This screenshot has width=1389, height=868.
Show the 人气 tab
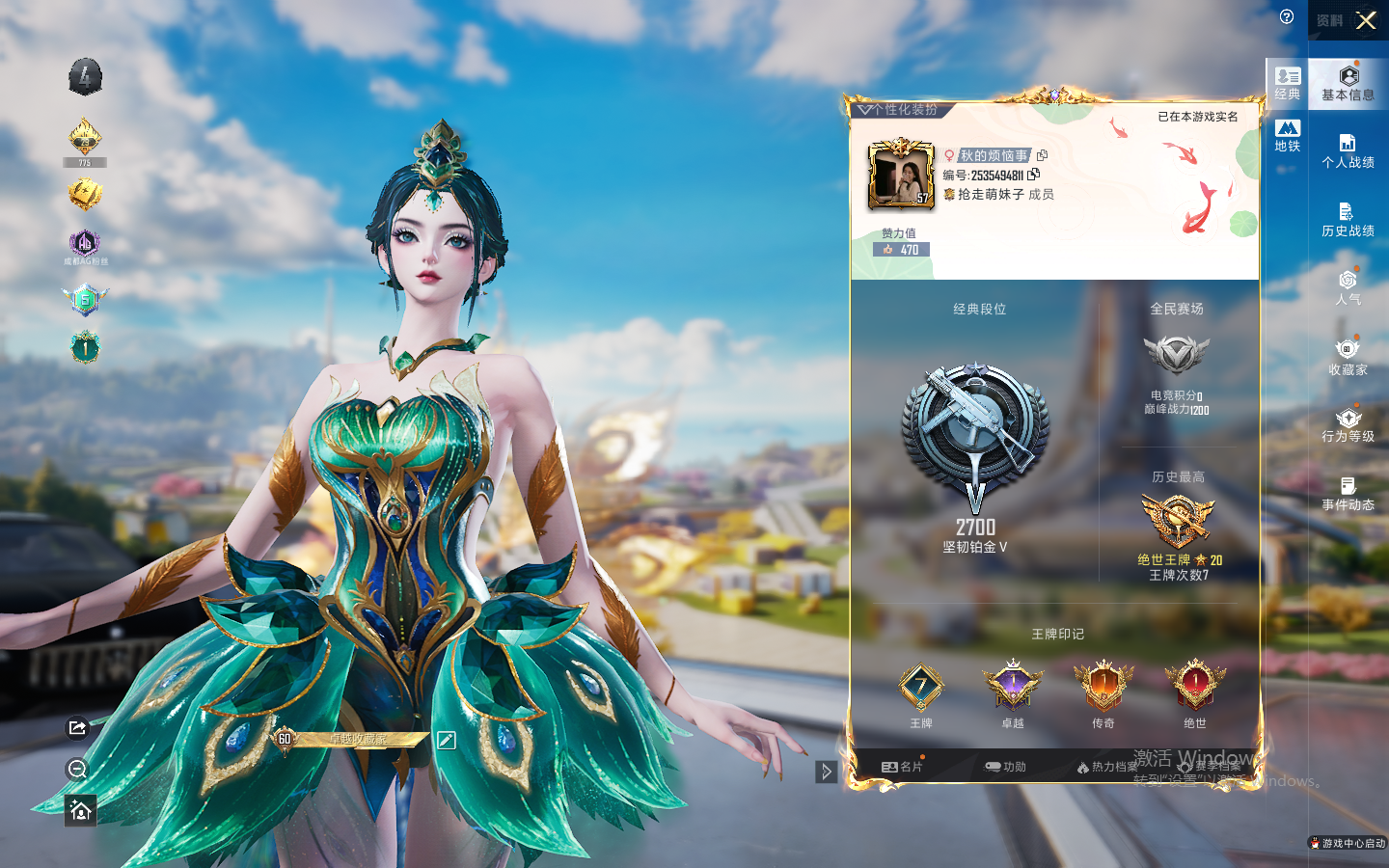[x=1348, y=287]
